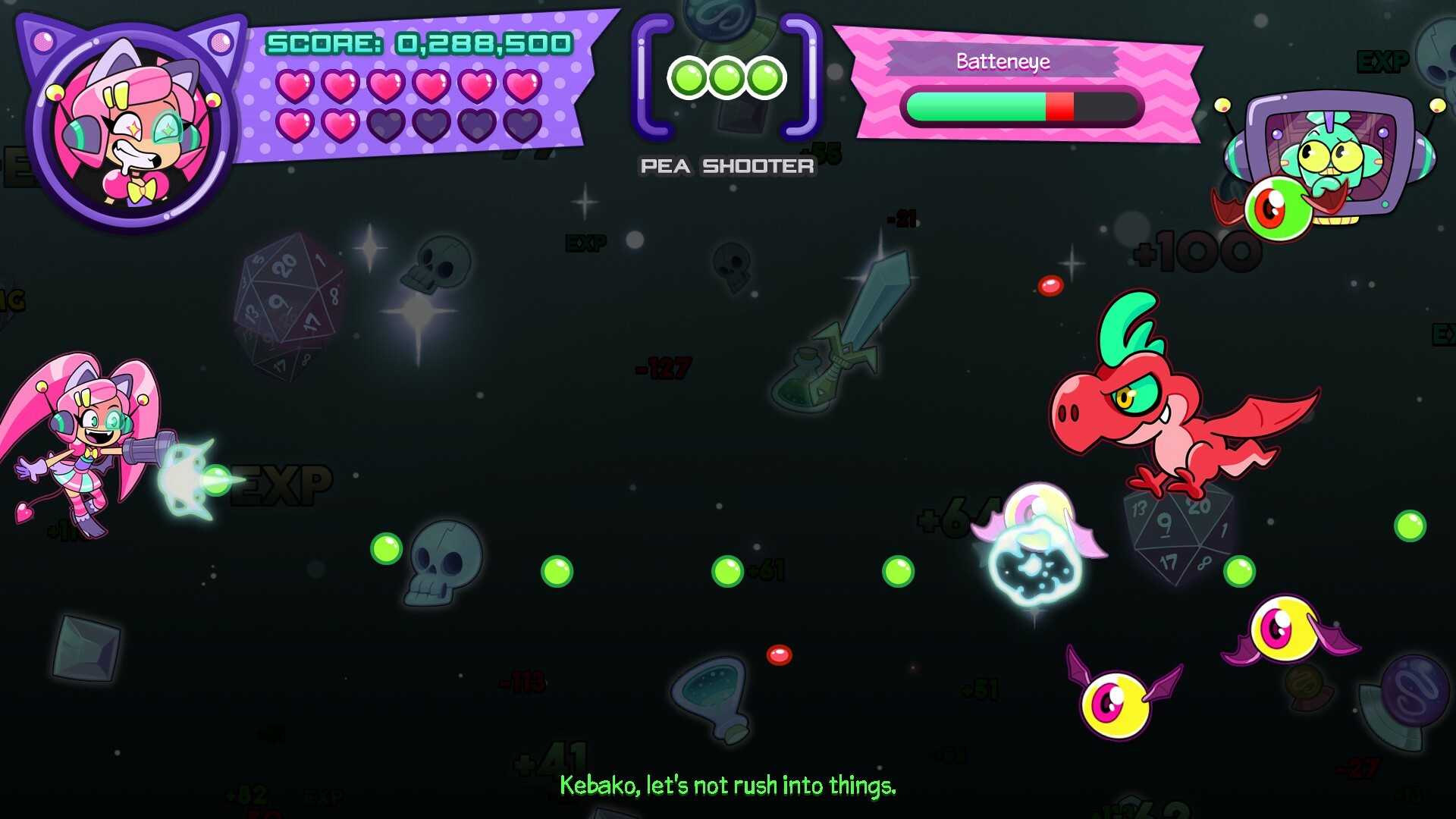
Task: Click the SCORE: 0,288,500 text
Action: tap(419, 43)
